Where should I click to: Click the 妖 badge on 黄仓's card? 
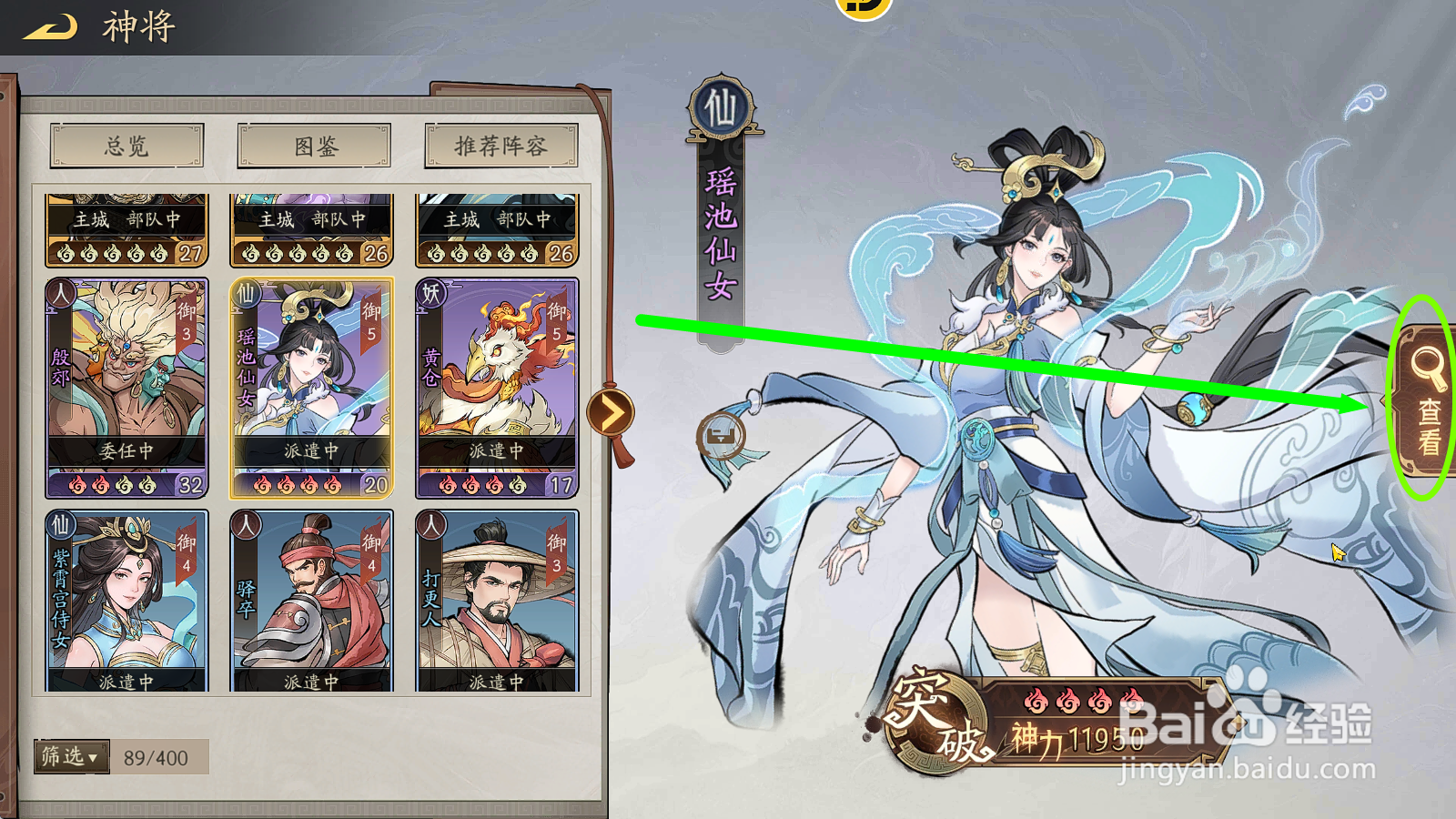point(429,295)
